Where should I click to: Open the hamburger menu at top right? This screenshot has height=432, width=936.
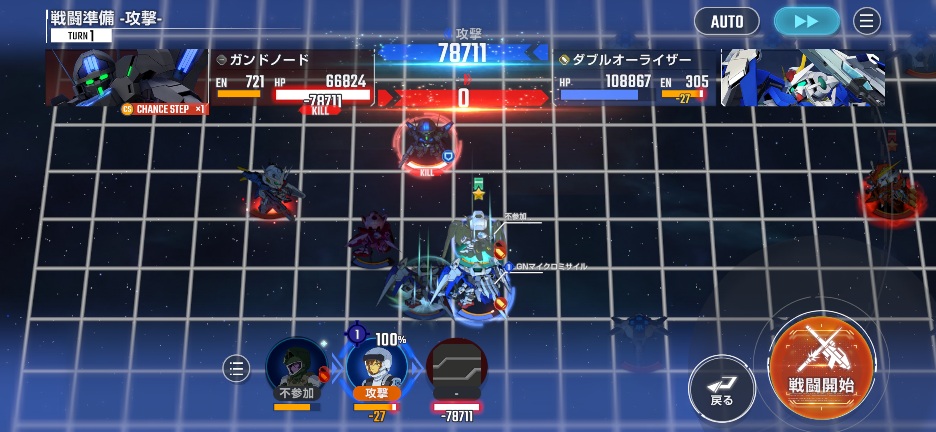(x=867, y=21)
